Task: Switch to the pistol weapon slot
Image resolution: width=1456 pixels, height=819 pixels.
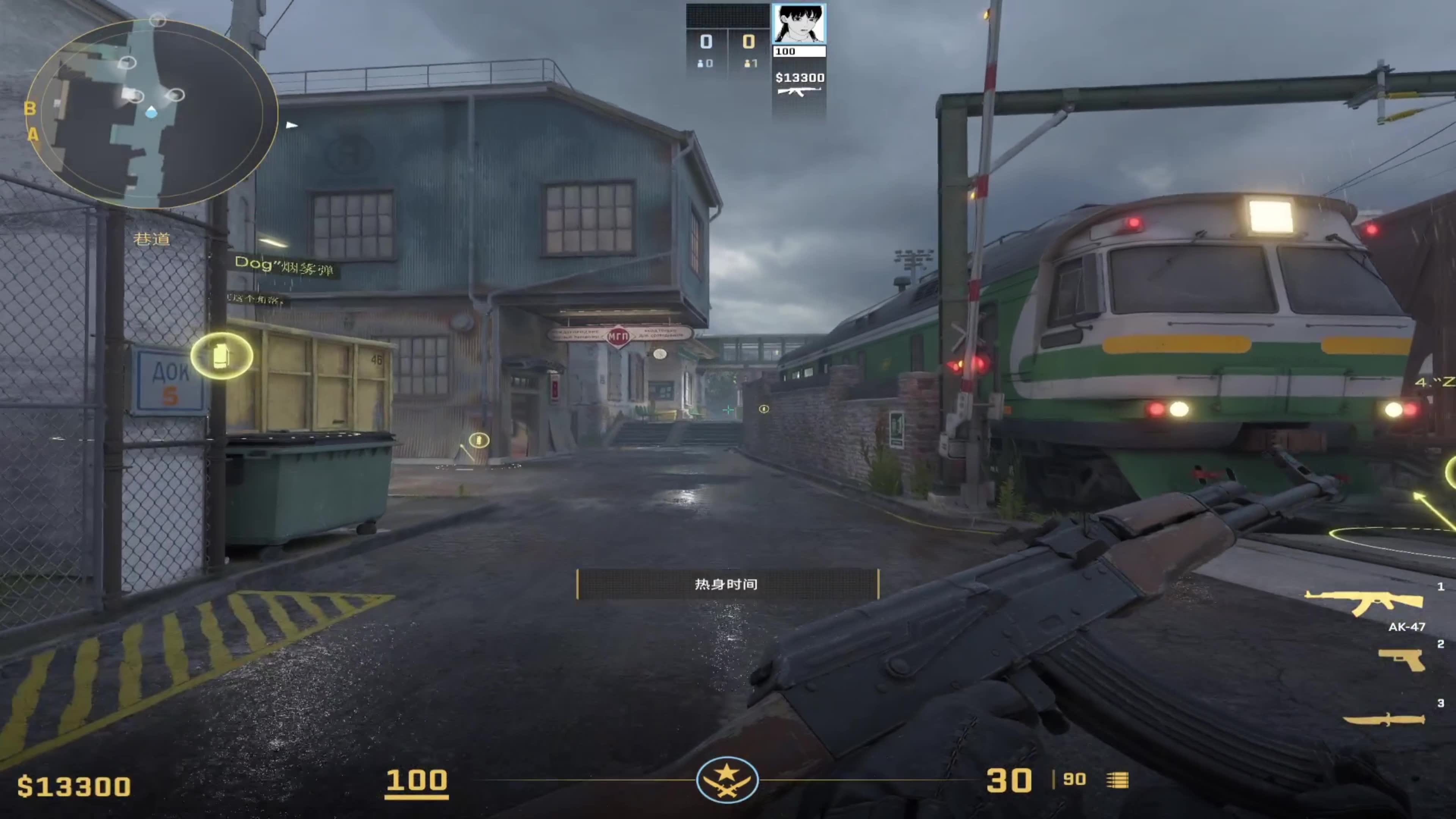Action: [1402, 660]
